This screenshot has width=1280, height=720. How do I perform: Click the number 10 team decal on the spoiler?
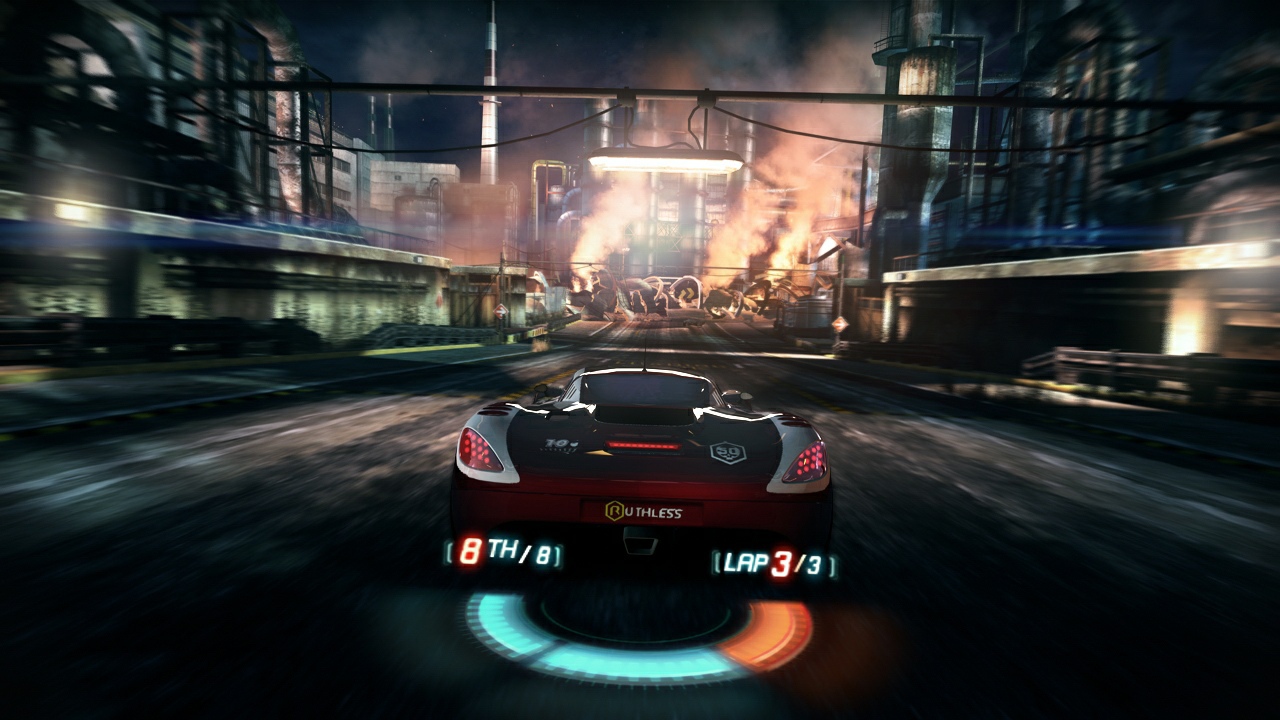[554, 442]
